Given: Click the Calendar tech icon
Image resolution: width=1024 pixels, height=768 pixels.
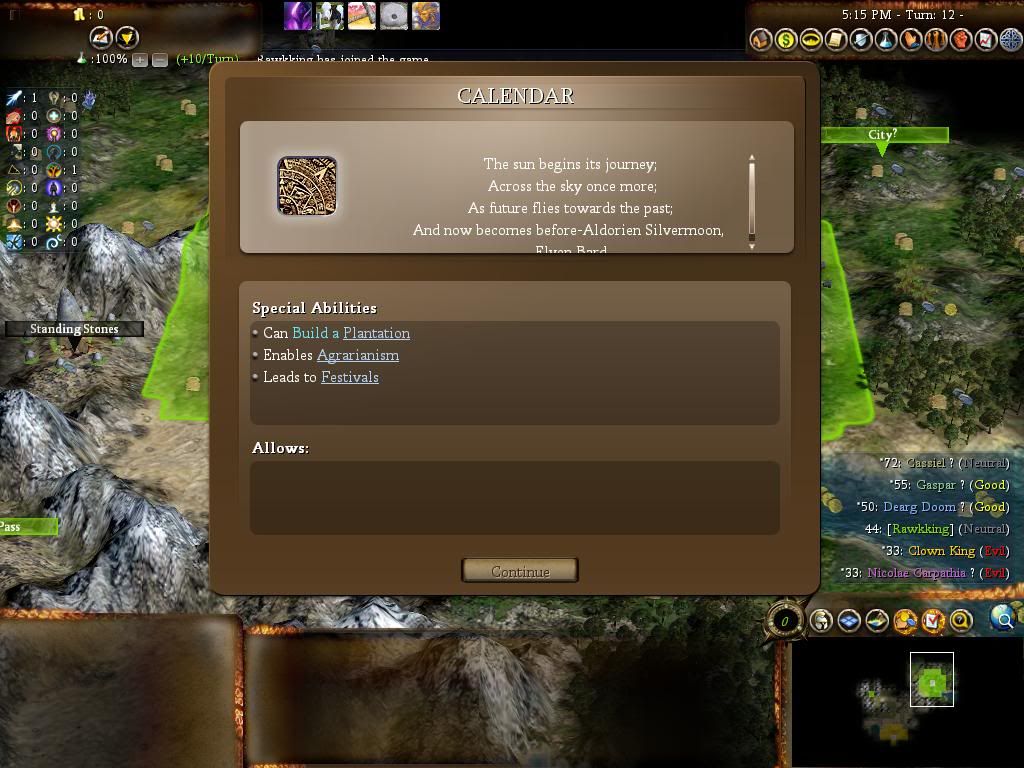Looking at the screenshot, I should [307, 186].
